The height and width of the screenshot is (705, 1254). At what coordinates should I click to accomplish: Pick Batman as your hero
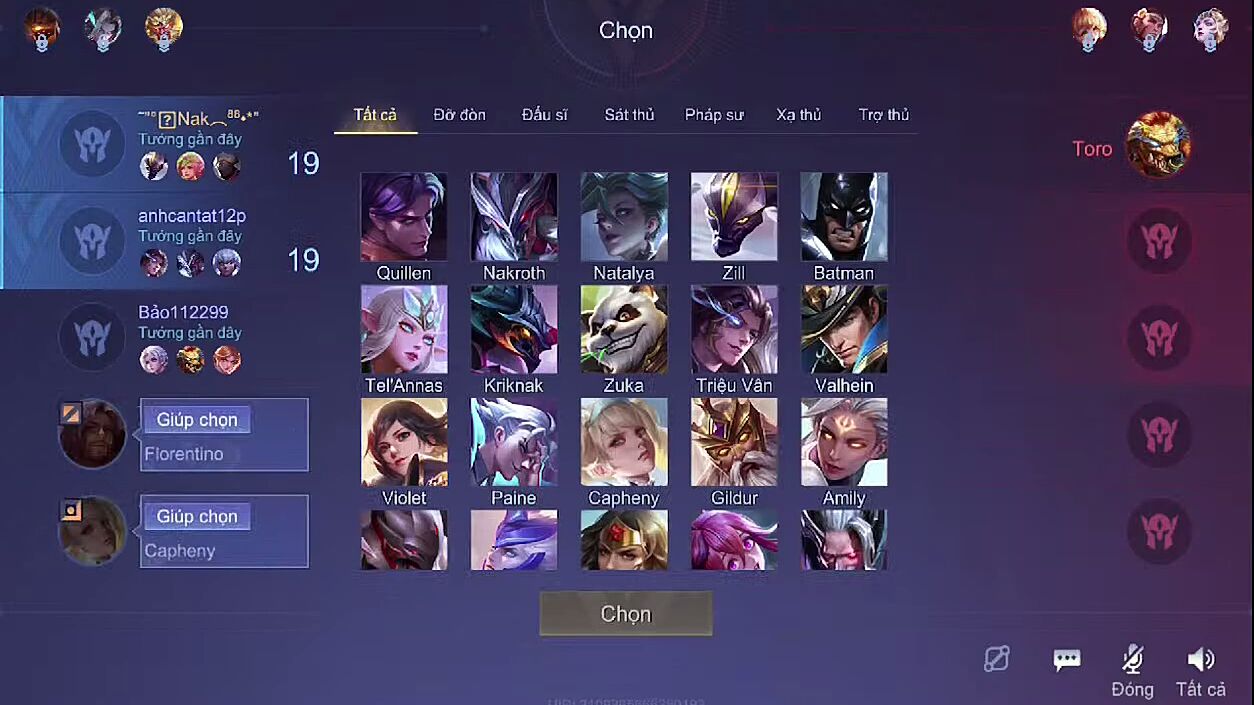(x=844, y=217)
